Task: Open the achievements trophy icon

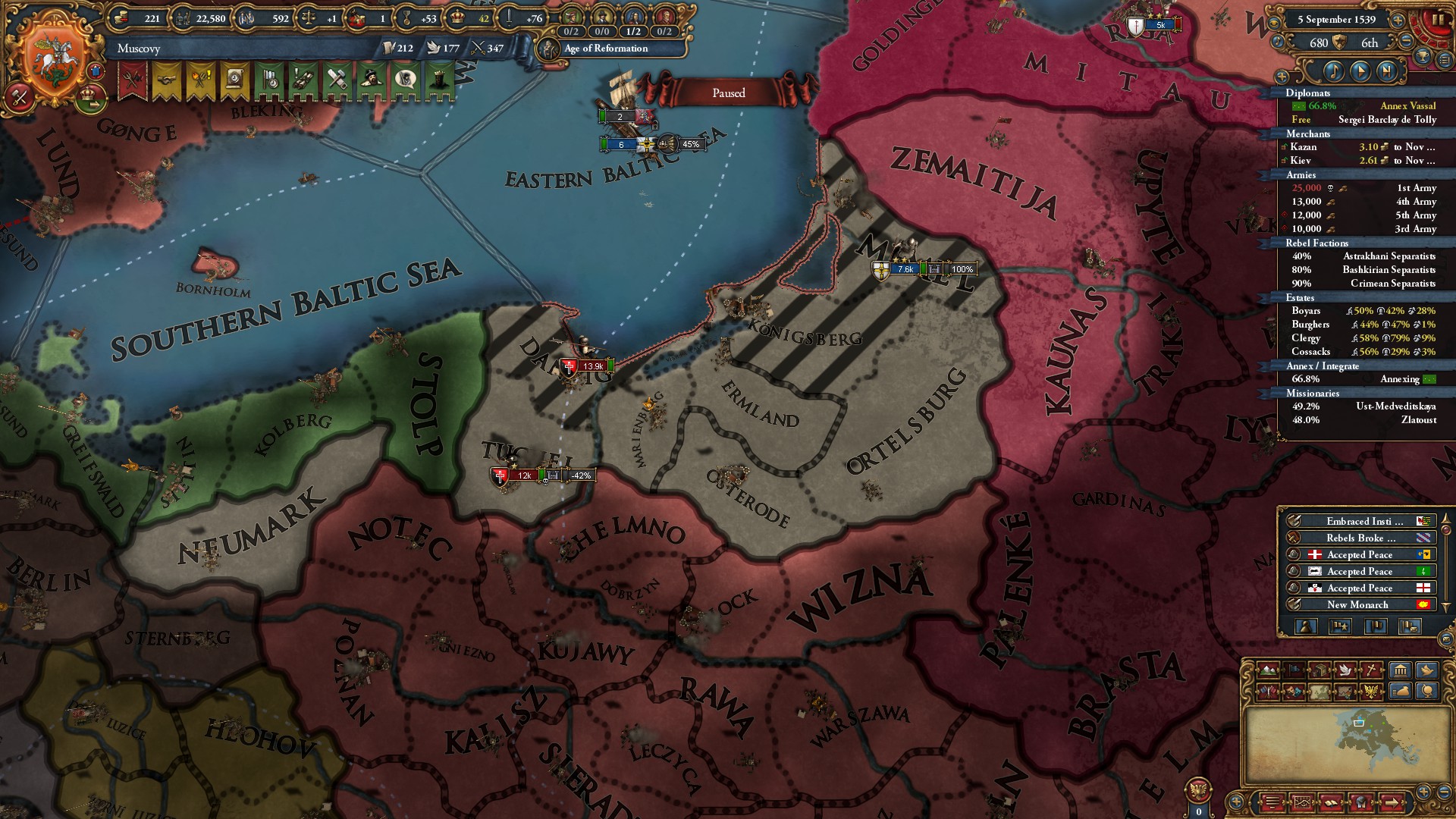Action: pyautogui.click(x=1422, y=58)
